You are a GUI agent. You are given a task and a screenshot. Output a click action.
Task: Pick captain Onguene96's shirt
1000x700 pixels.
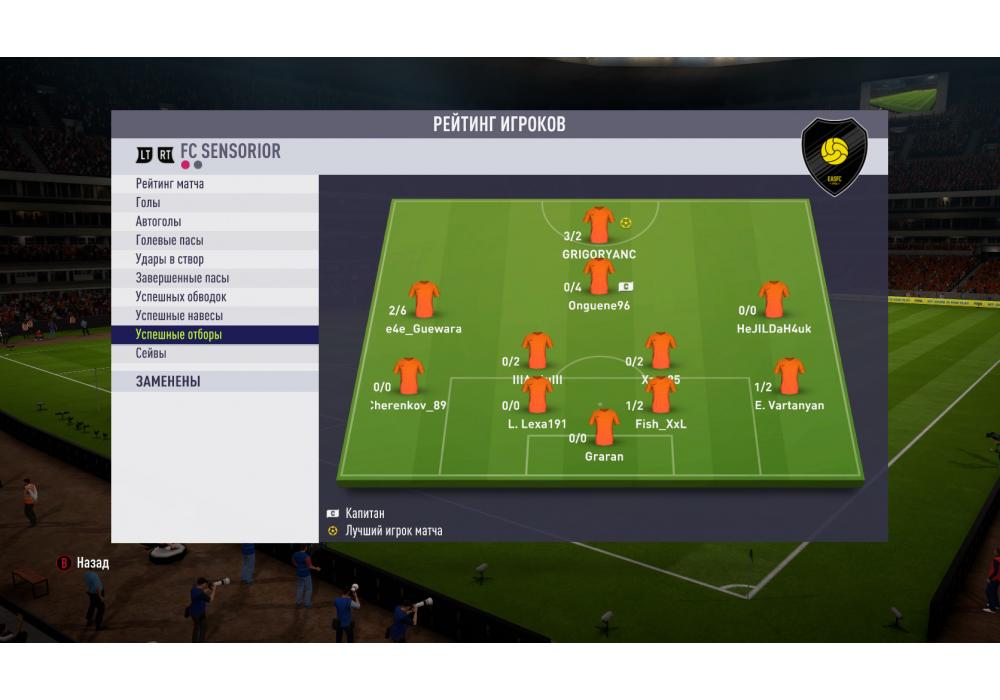(599, 277)
